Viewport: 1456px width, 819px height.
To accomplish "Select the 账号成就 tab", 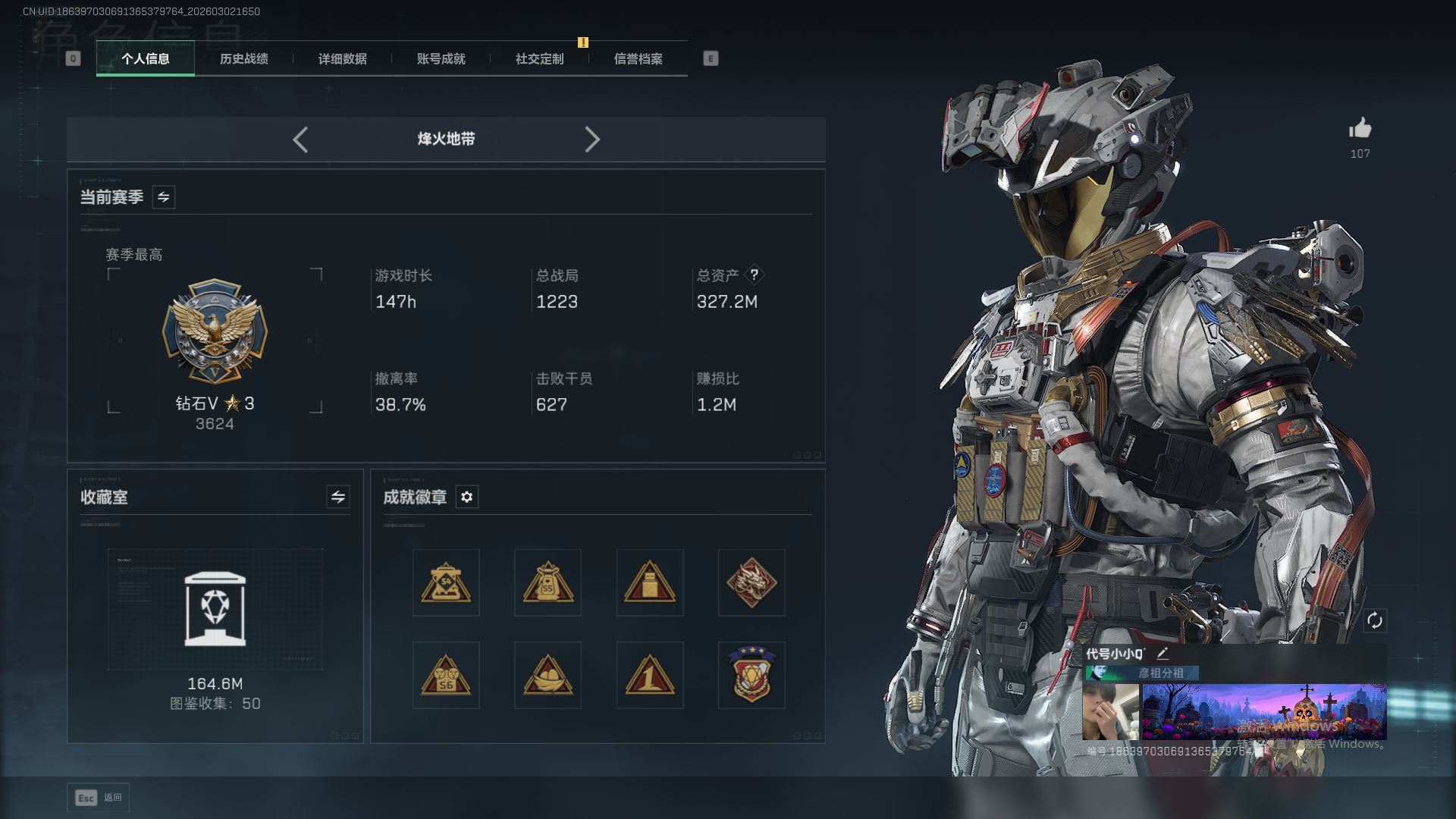I will coord(441,59).
